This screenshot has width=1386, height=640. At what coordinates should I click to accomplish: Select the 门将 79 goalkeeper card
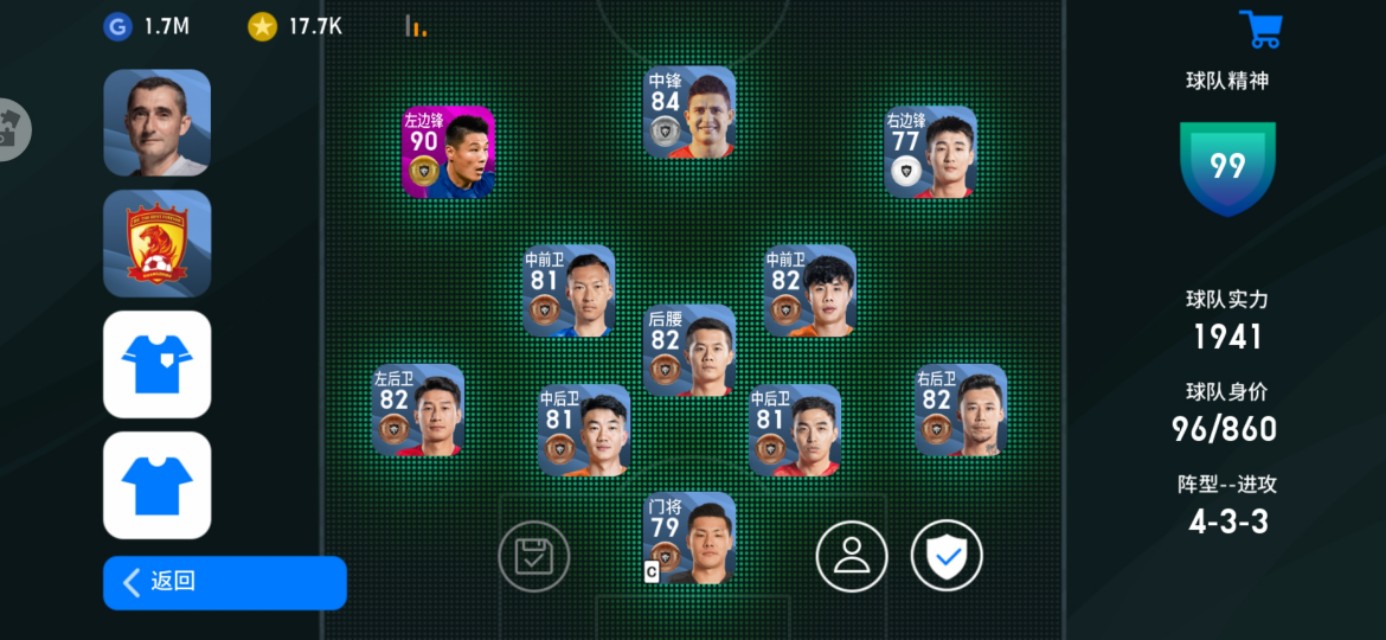click(x=689, y=538)
